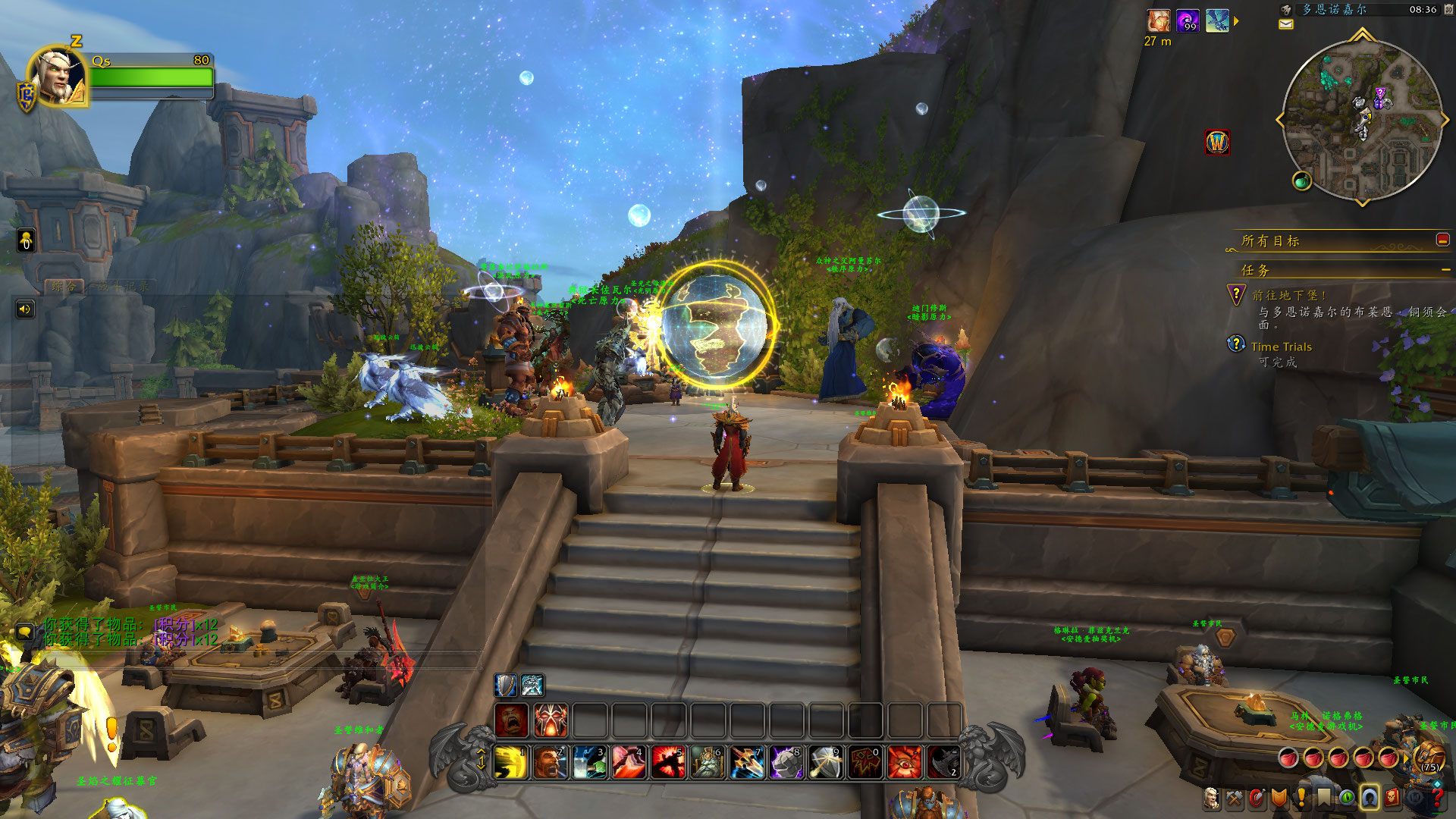This screenshot has height=819, width=1456.
Task: Open the adventure guide skull book
Action: point(1392,798)
